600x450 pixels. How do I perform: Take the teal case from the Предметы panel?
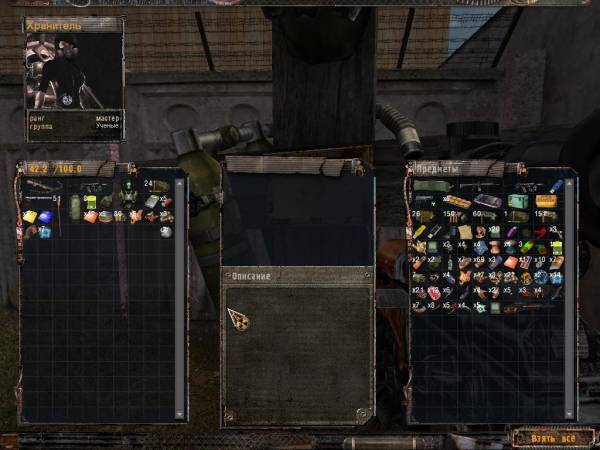[517, 200]
